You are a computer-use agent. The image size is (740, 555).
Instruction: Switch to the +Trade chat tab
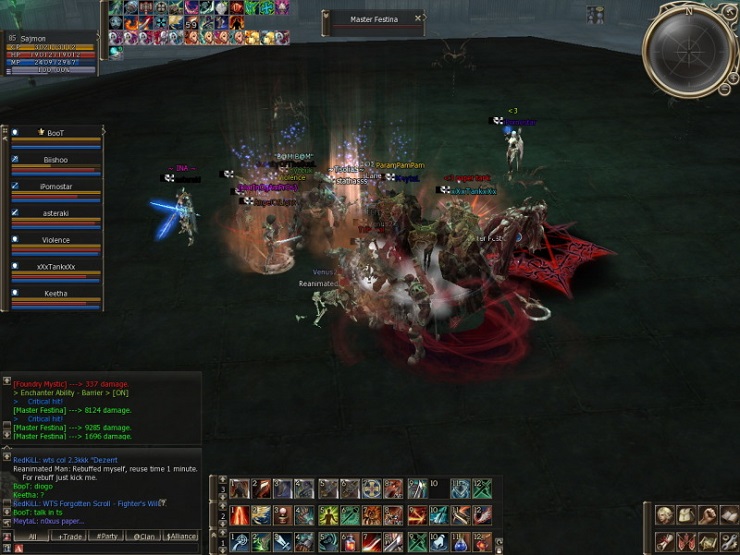click(70, 536)
